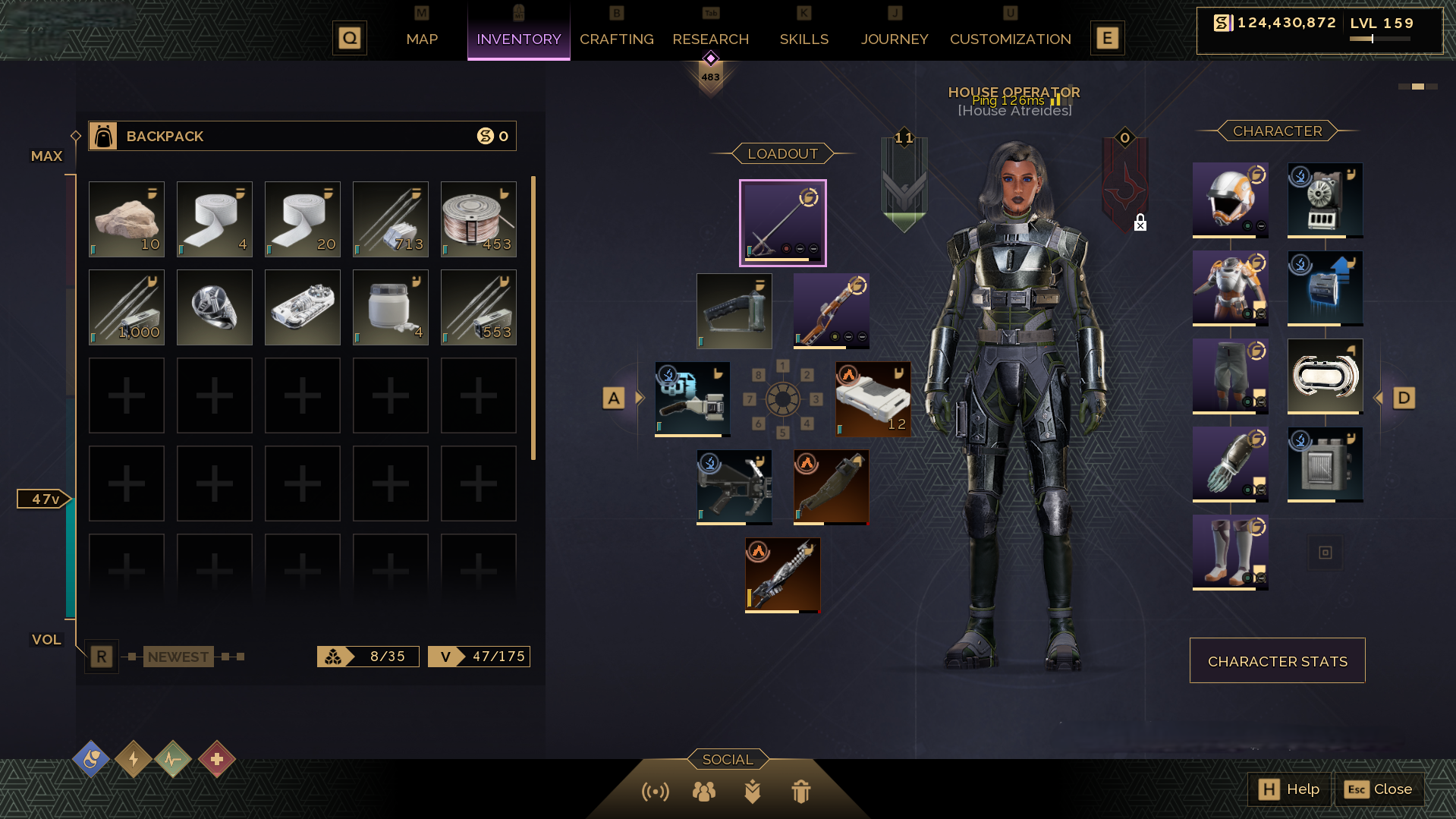This screenshot has height=819, width=1456.
Task: Switch to the Customization tab
Action: click(x=1010, y=39)
